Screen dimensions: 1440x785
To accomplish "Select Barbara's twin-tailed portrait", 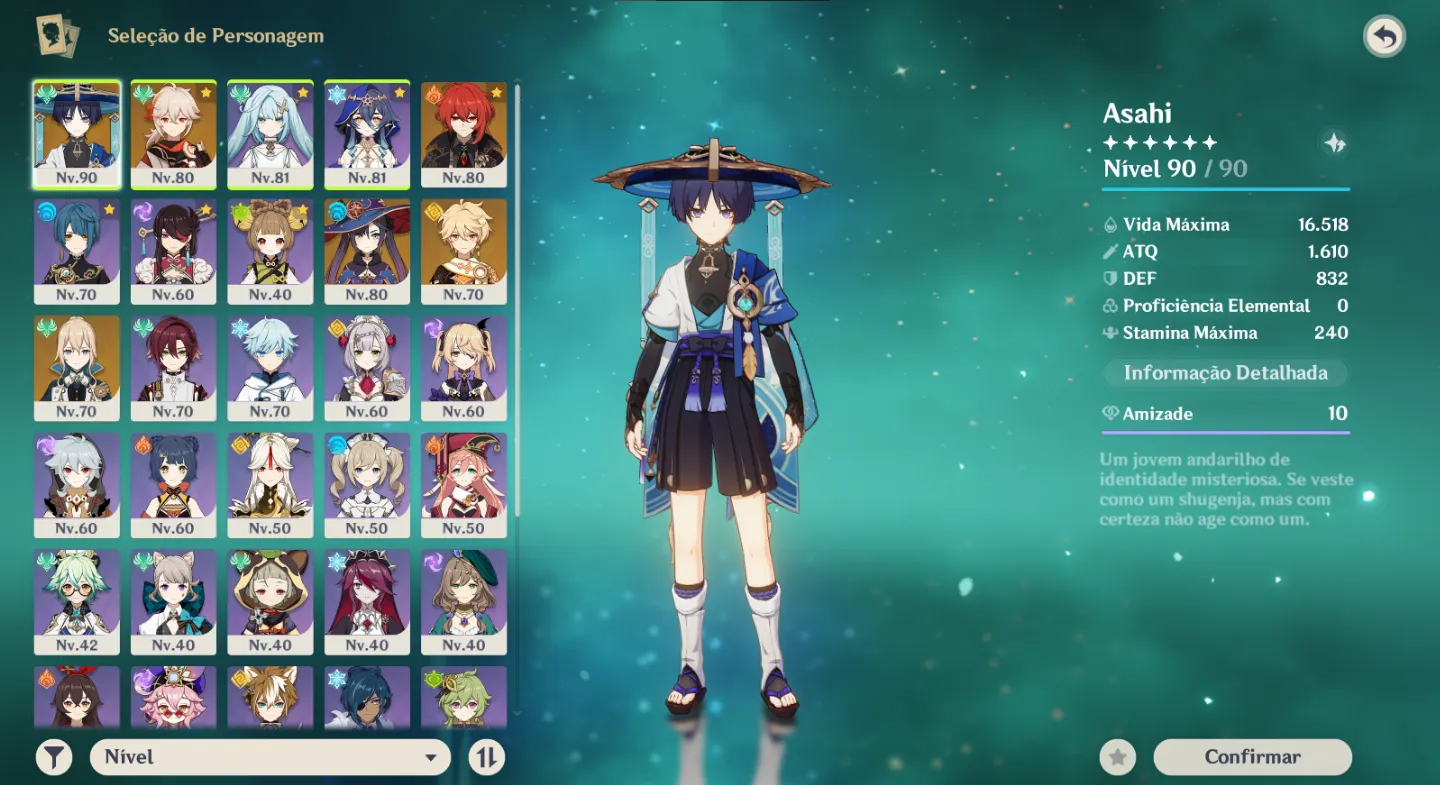I will pyautogui.click(x=367, y=485).
